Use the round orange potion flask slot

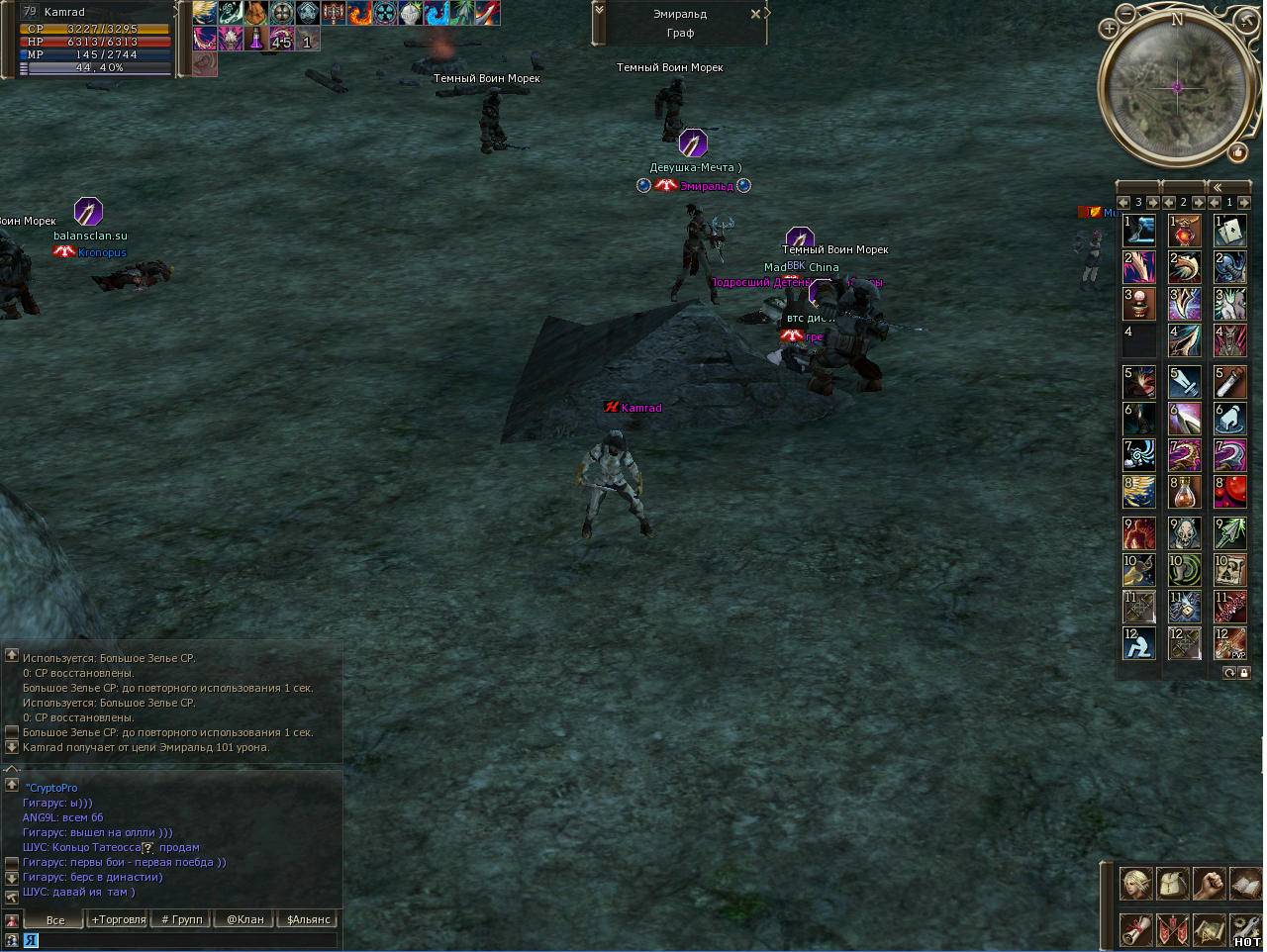click(x=1184, y=492)
